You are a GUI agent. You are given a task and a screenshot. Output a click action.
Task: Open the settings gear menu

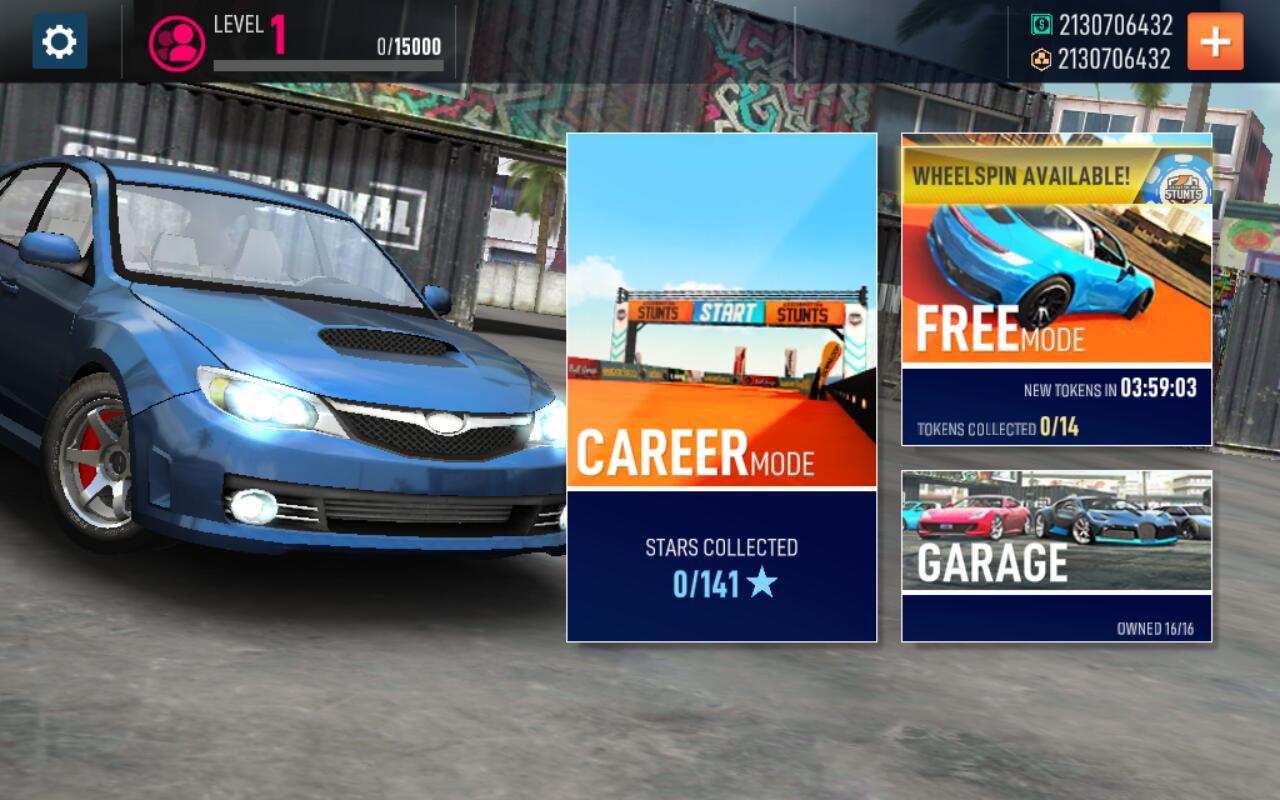pos(59,42)
